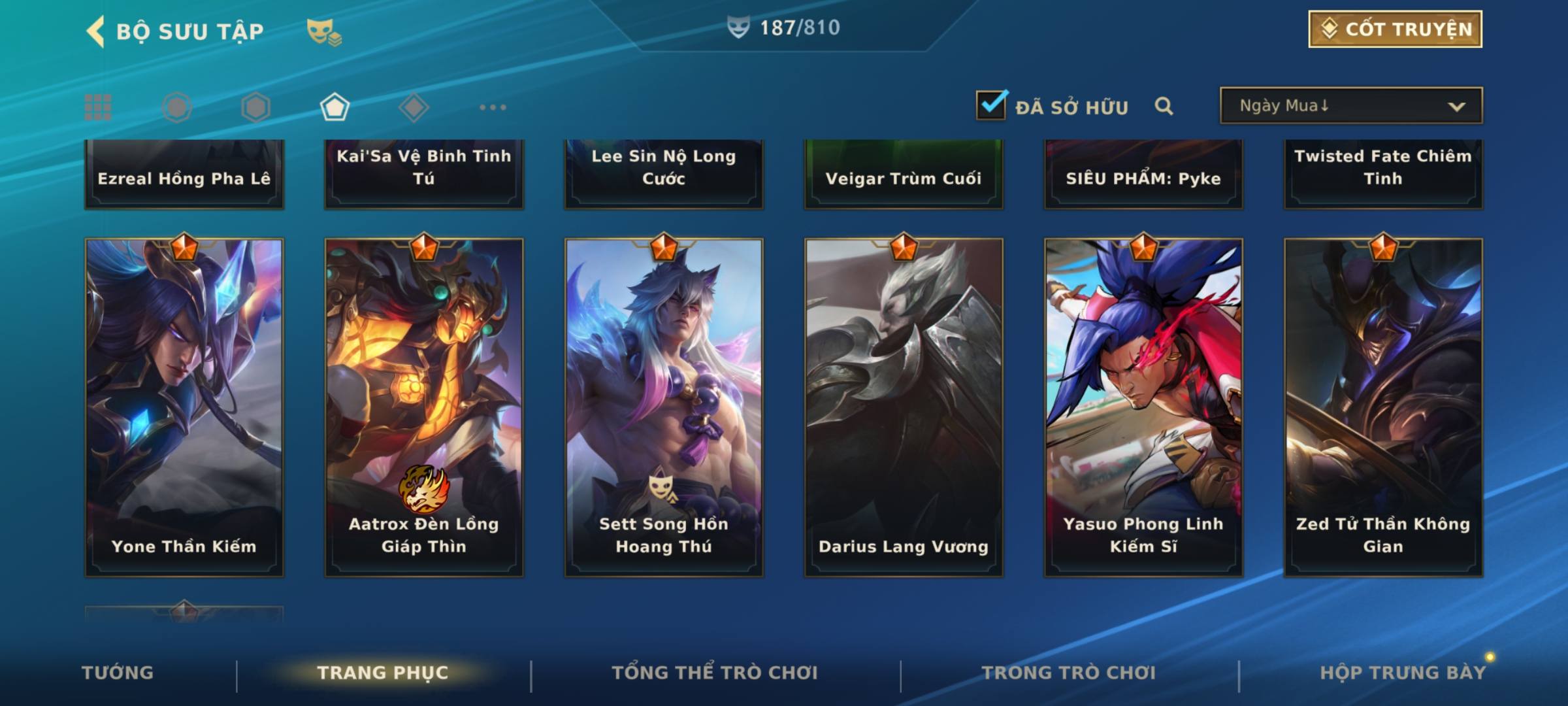Toggle the Đã Sở Hữu checkbox

[991, 105]
